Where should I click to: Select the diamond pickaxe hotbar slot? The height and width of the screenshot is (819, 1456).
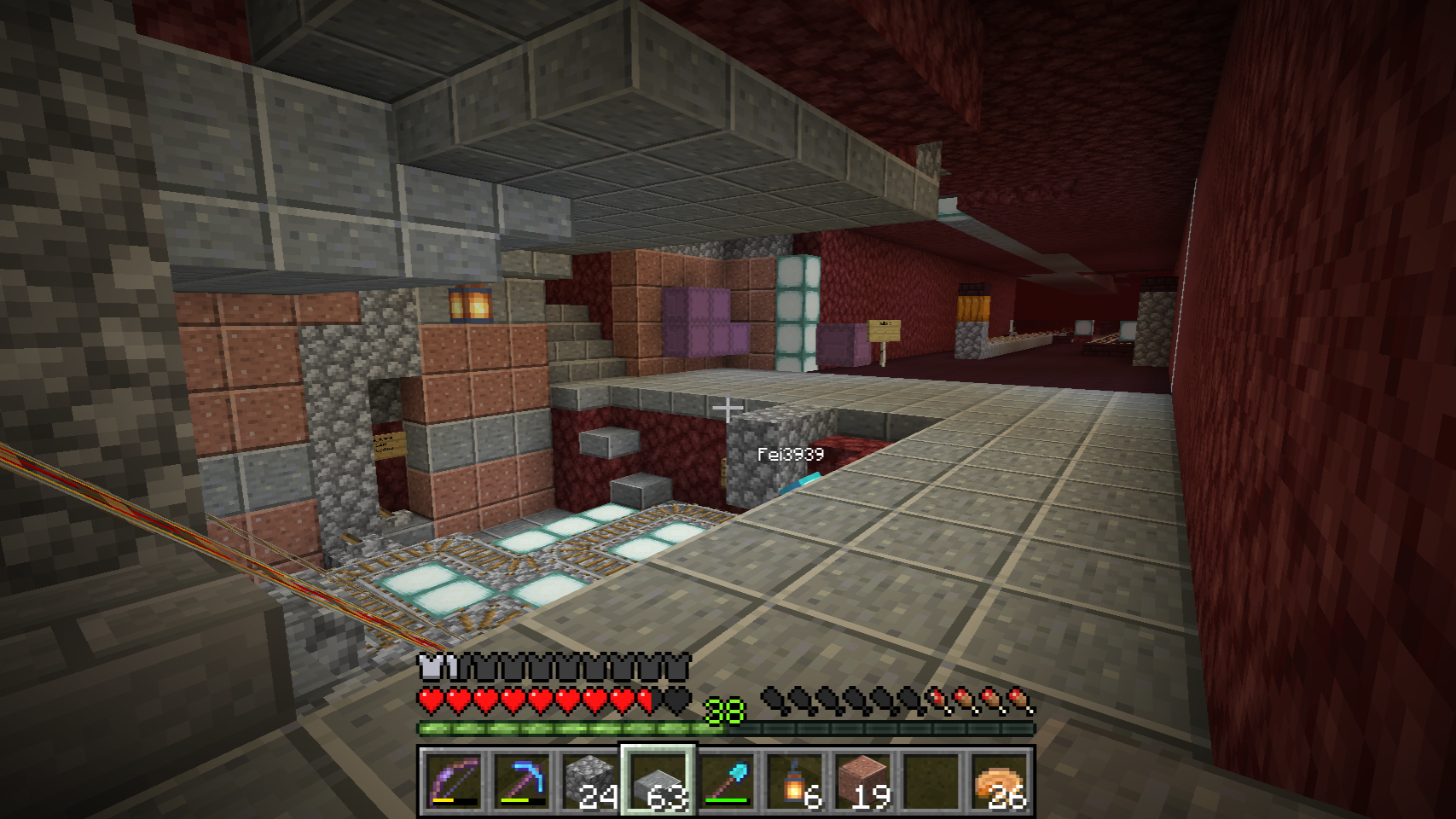(520, 780)
